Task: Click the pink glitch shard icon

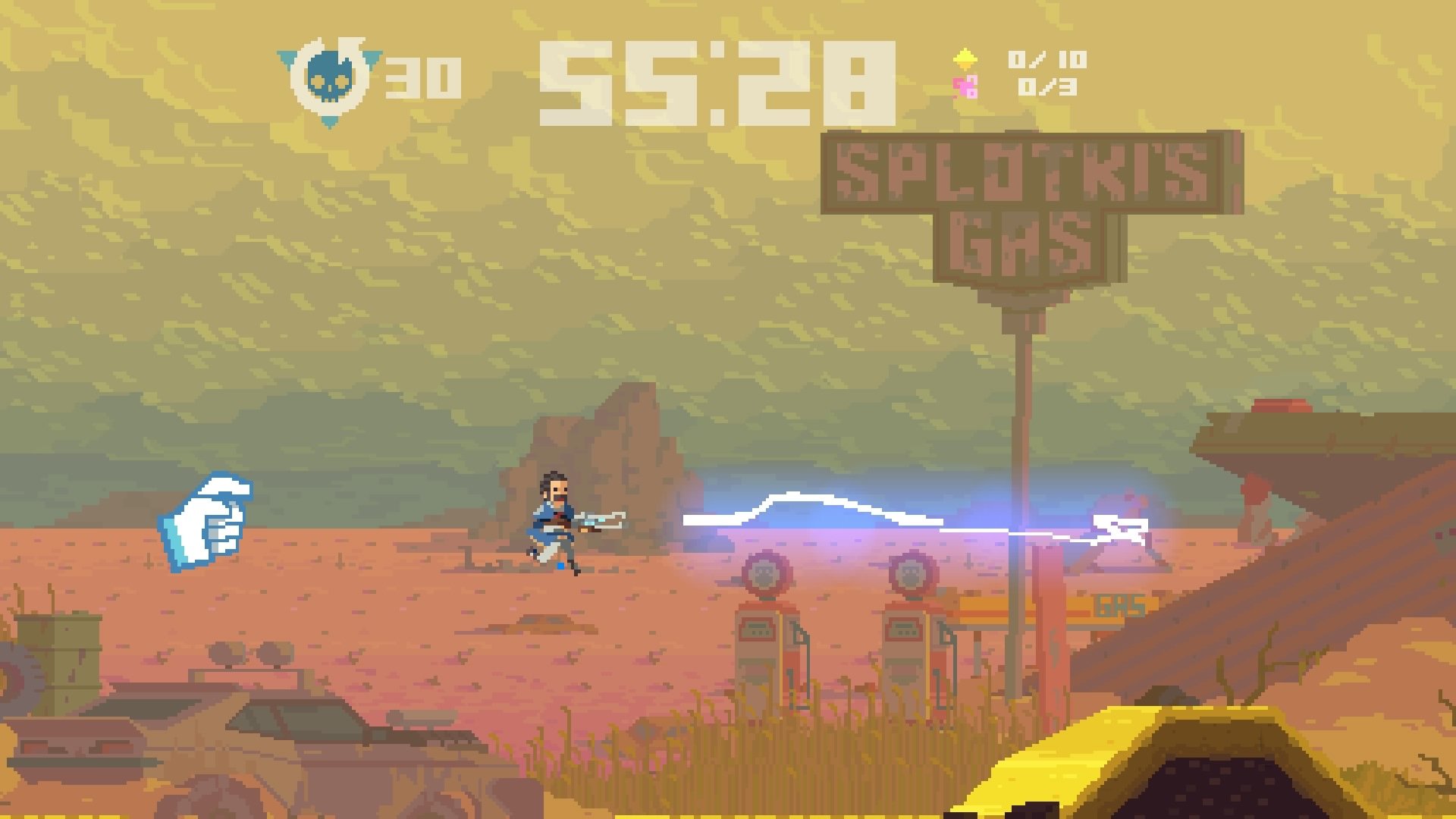Action: coord(963,87)
